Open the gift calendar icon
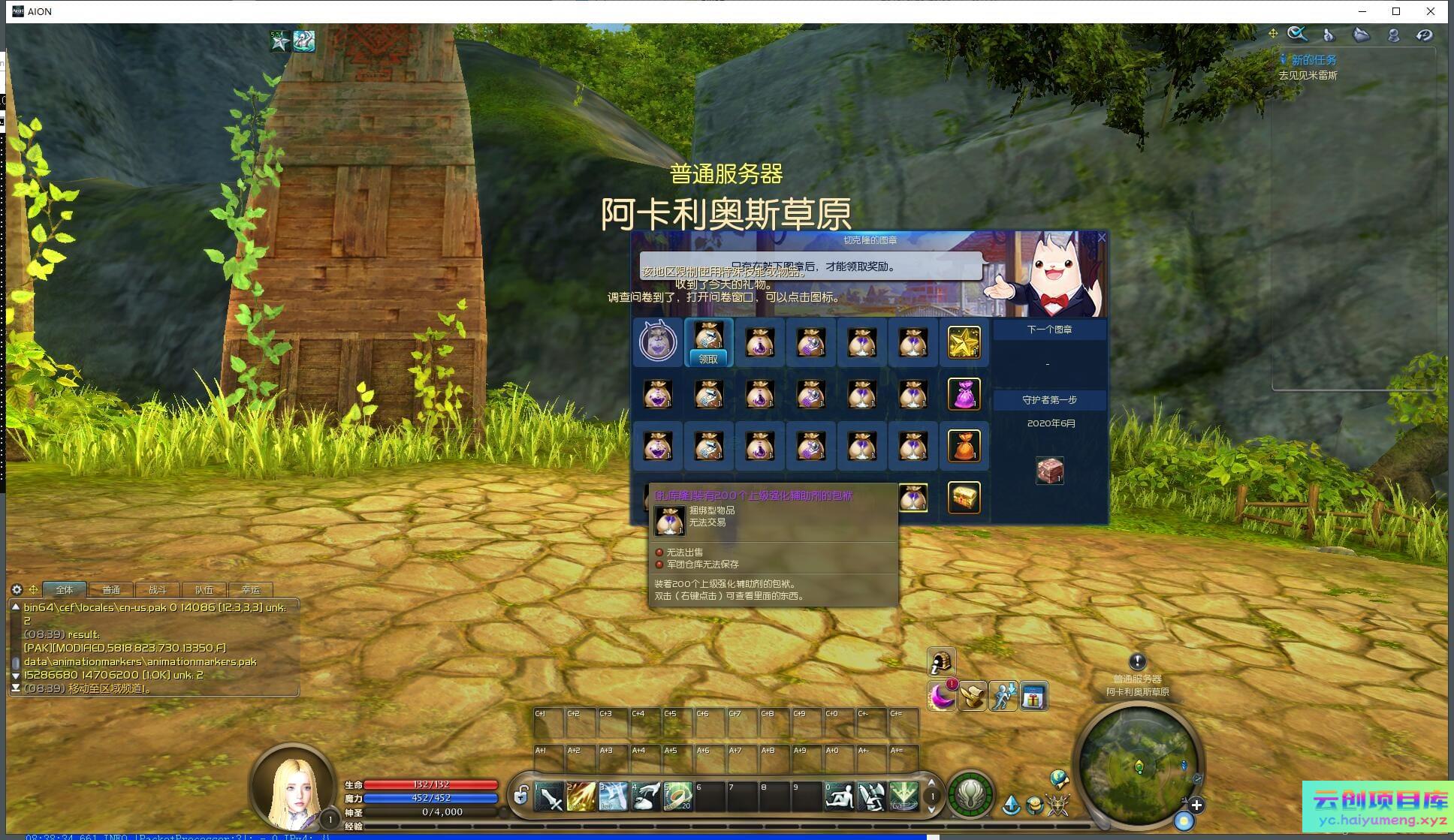The image size is (1454, 840). coord(1033,697)
